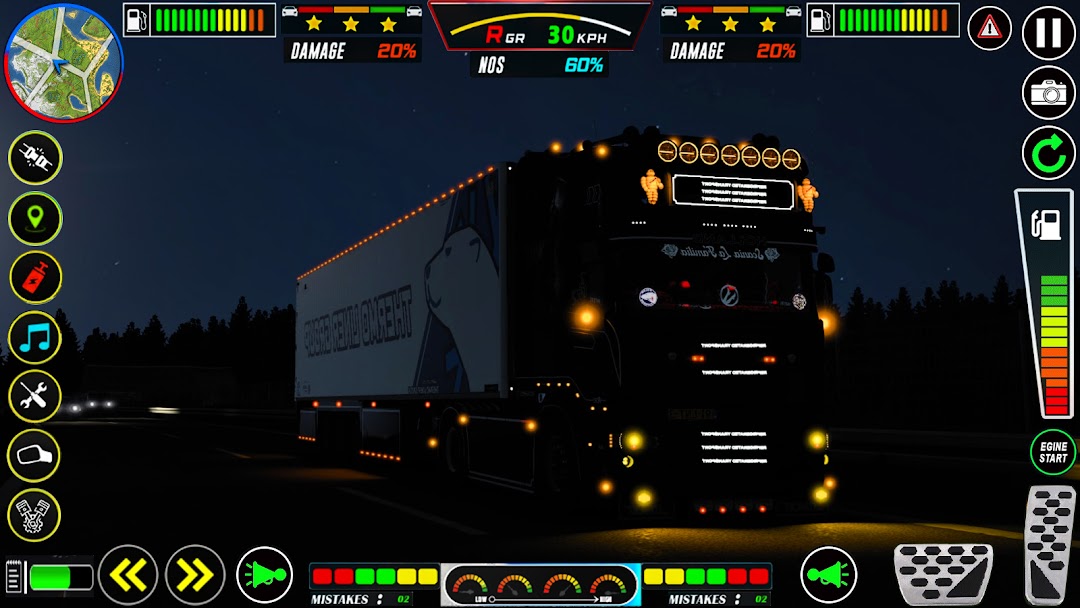Switch the side mirror view
Screen dimensions: 1080x608
click(35, 456)
